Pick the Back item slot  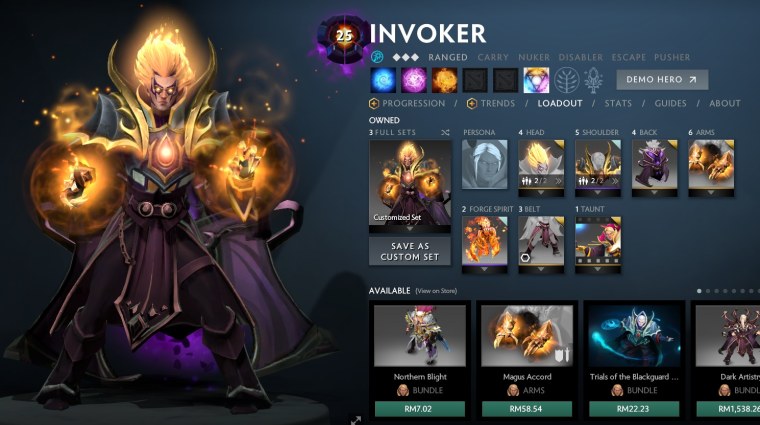[x=655, y=165]
